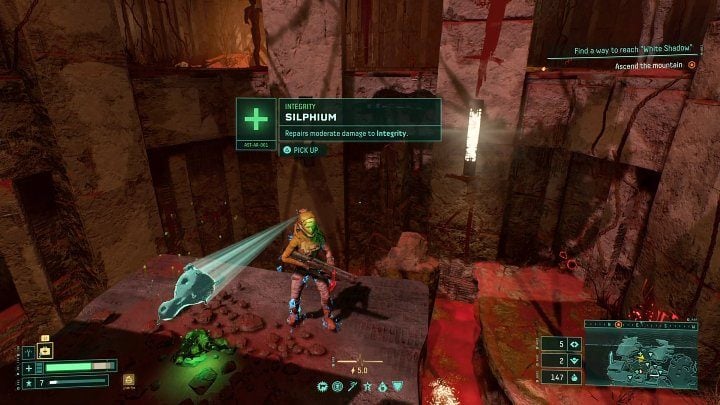Click the obolites counter showing 147
The width and height of the screenshot is (720, 405).
(x=559, y=376)
